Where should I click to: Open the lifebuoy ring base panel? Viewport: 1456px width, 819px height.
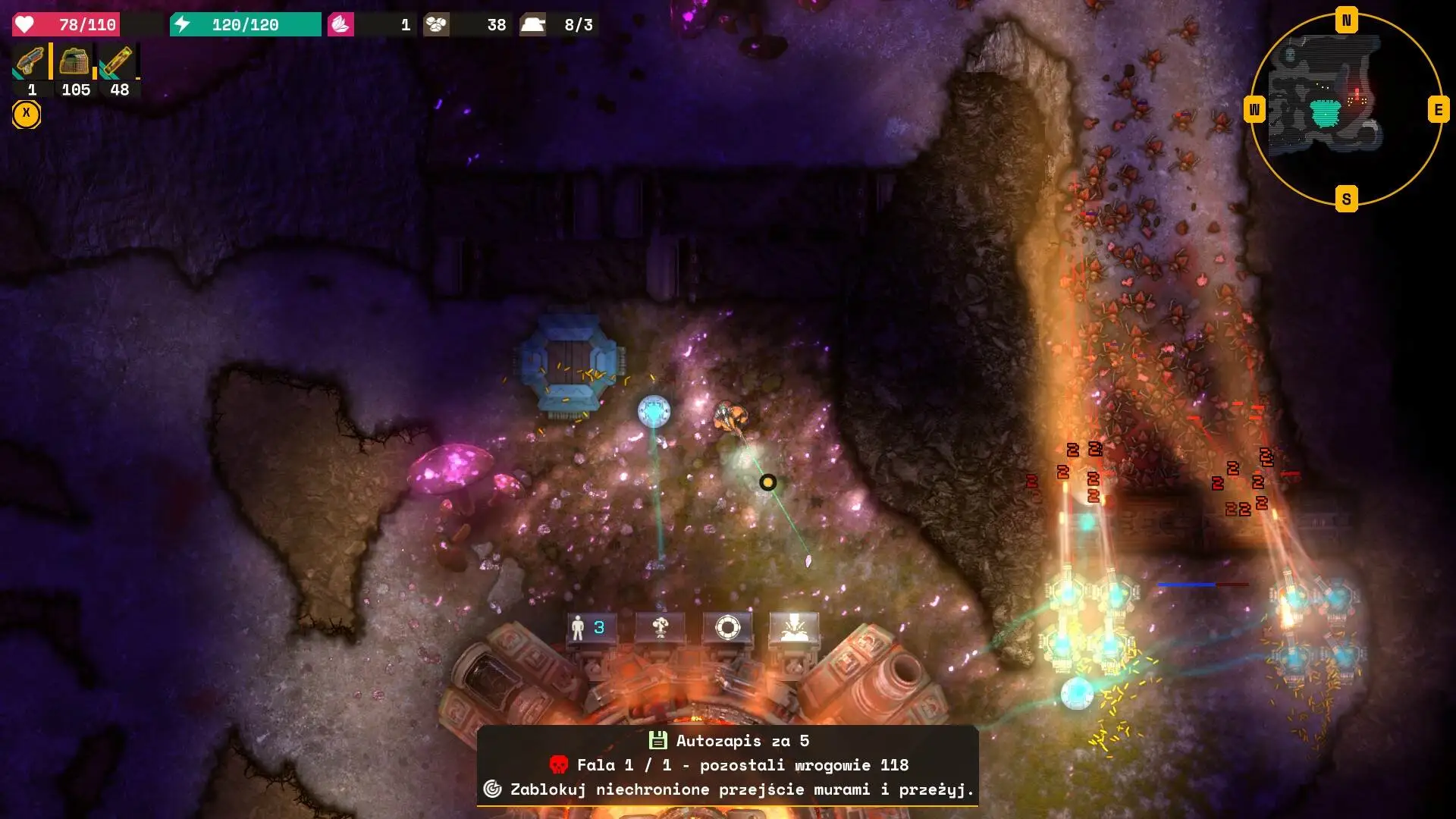click(727, 628)
